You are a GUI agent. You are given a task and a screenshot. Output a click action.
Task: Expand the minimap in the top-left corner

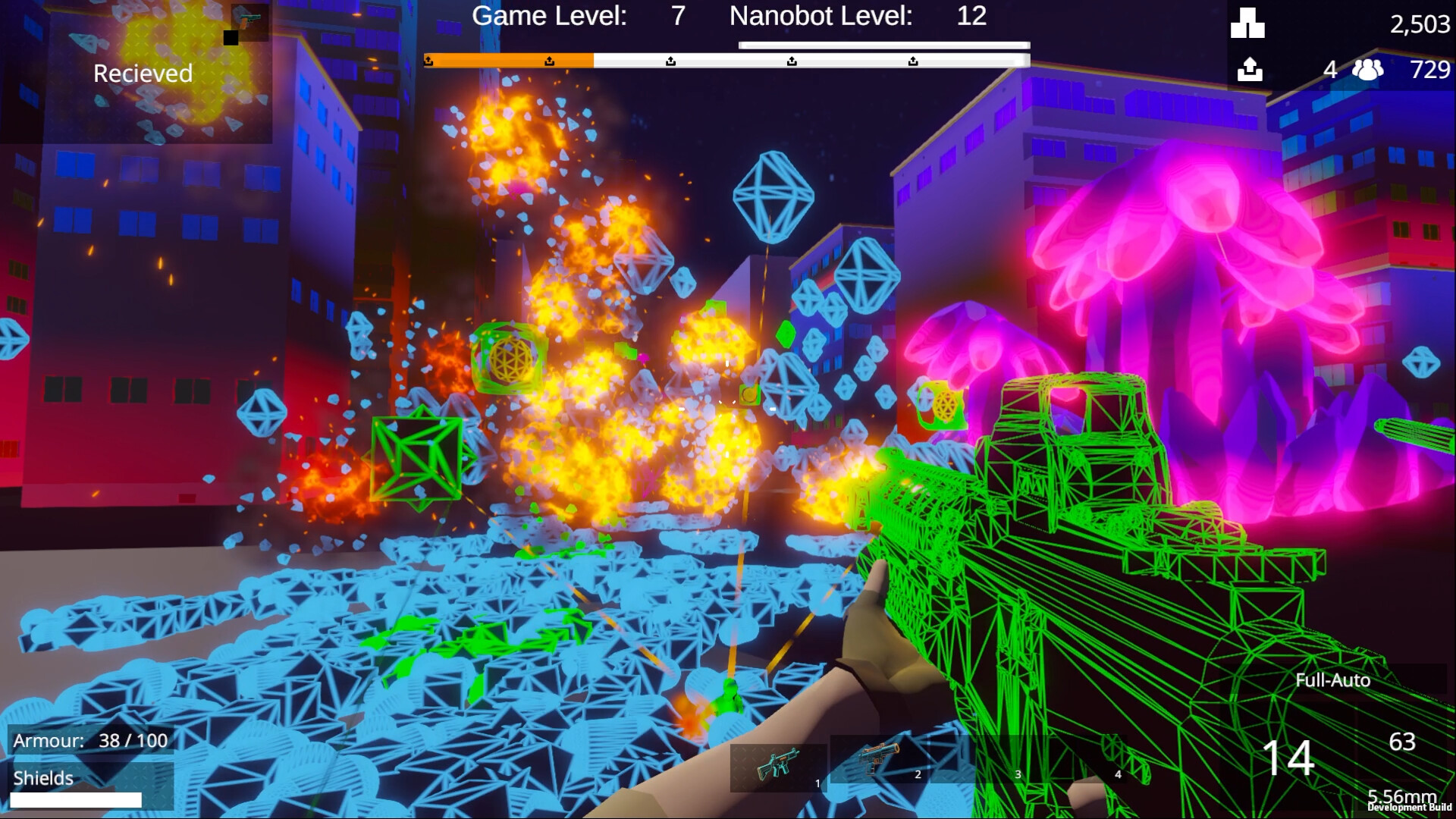coord(159,76)
